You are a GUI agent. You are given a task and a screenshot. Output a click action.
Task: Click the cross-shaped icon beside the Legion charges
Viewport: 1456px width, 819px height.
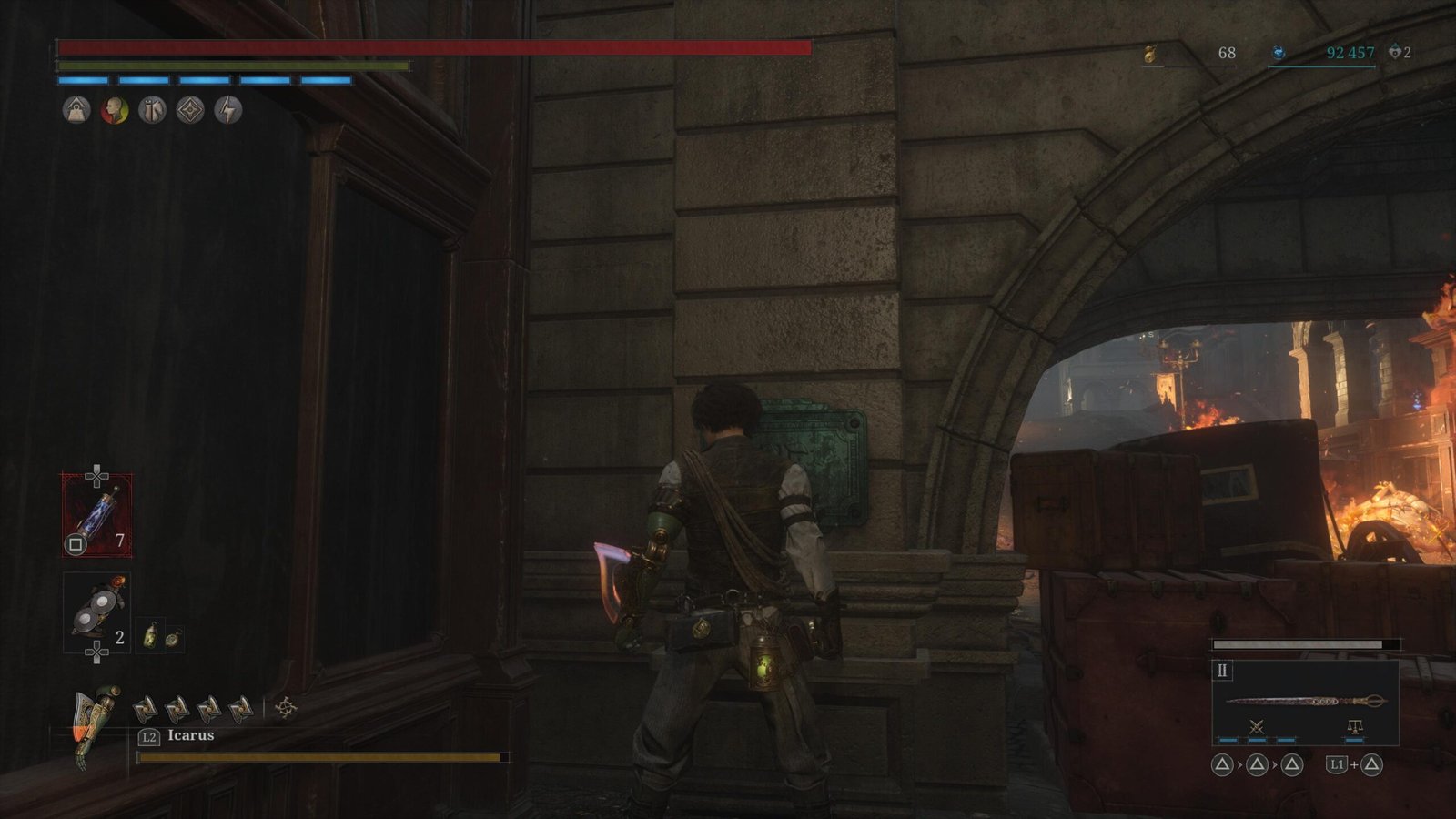(286, 707)
